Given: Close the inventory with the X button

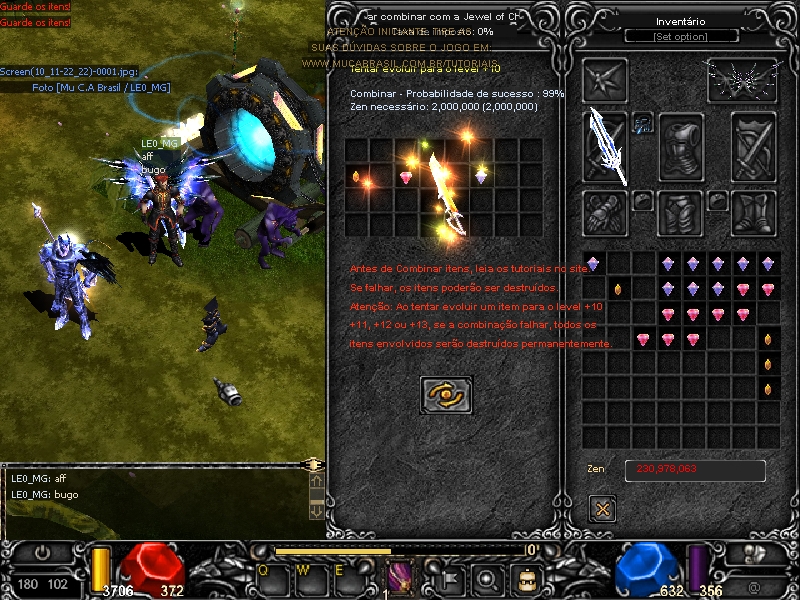Looking at the screenshot, I should tap(602, 508).
